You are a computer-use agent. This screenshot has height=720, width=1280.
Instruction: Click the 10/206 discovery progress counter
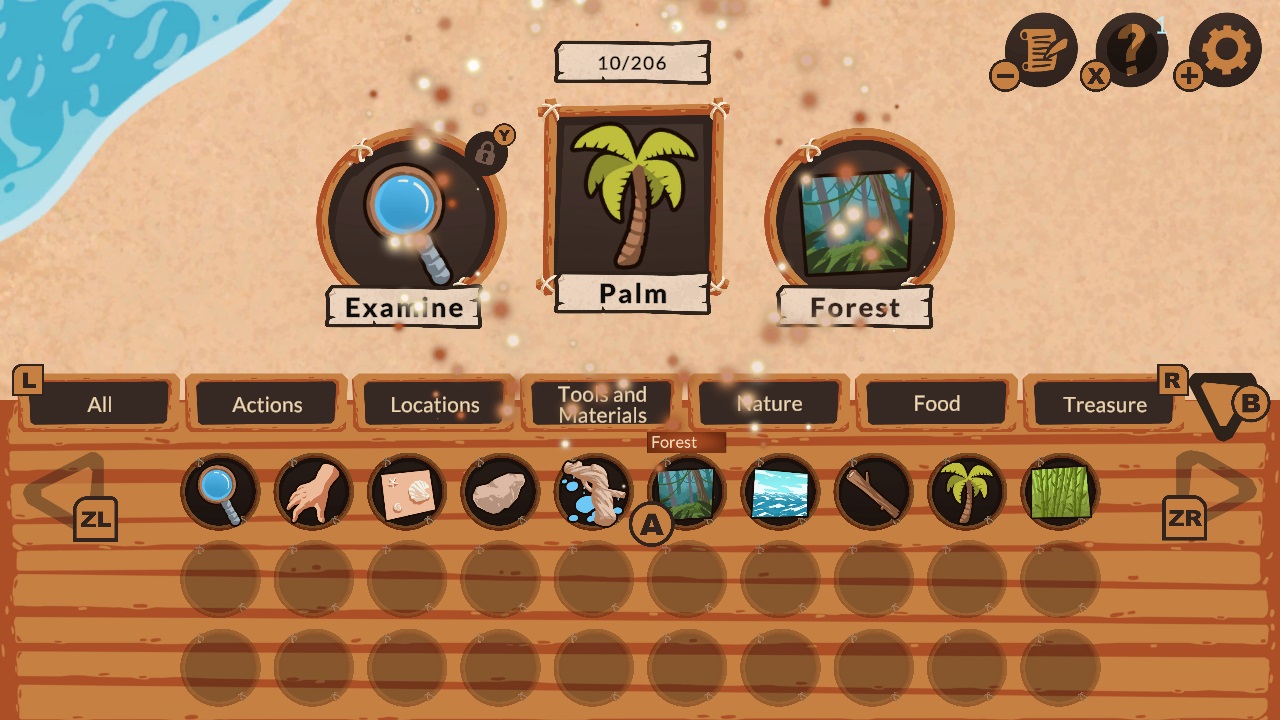click(x=632, y=61)
